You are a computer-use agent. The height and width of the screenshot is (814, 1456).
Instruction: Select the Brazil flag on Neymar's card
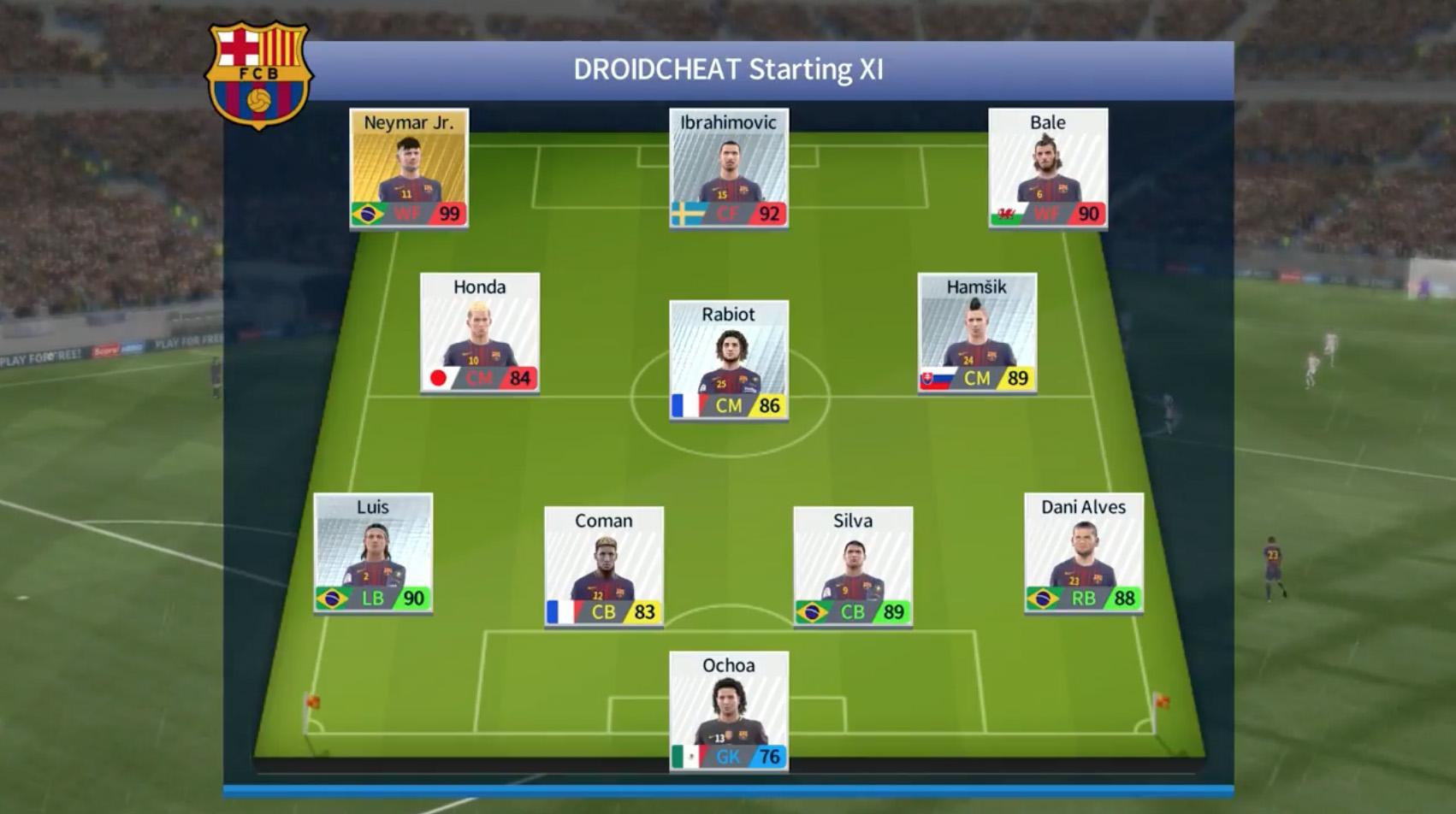[x=366, y=215]
